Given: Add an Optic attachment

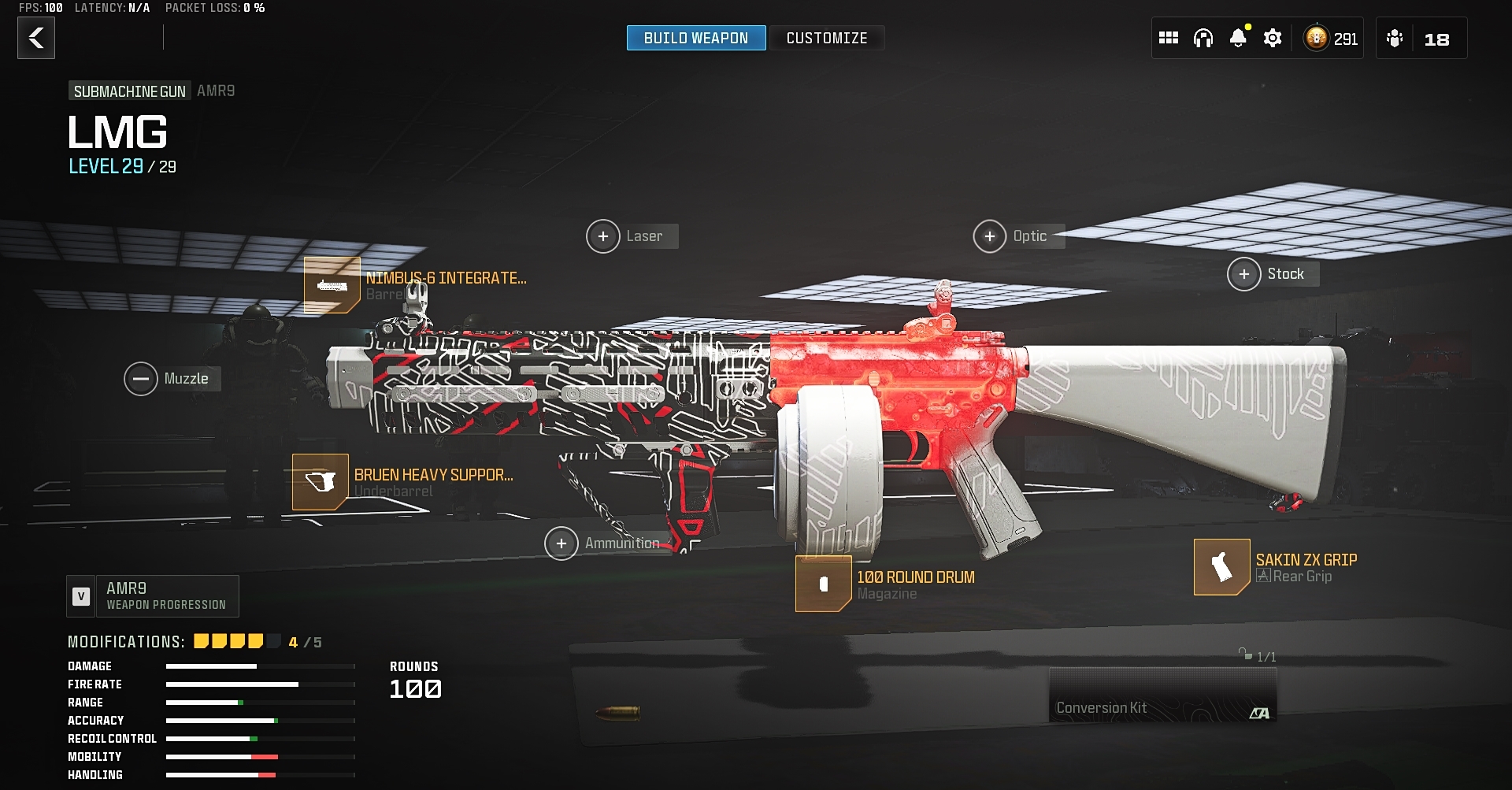Looking at the screenshot, I should (990, 236).
